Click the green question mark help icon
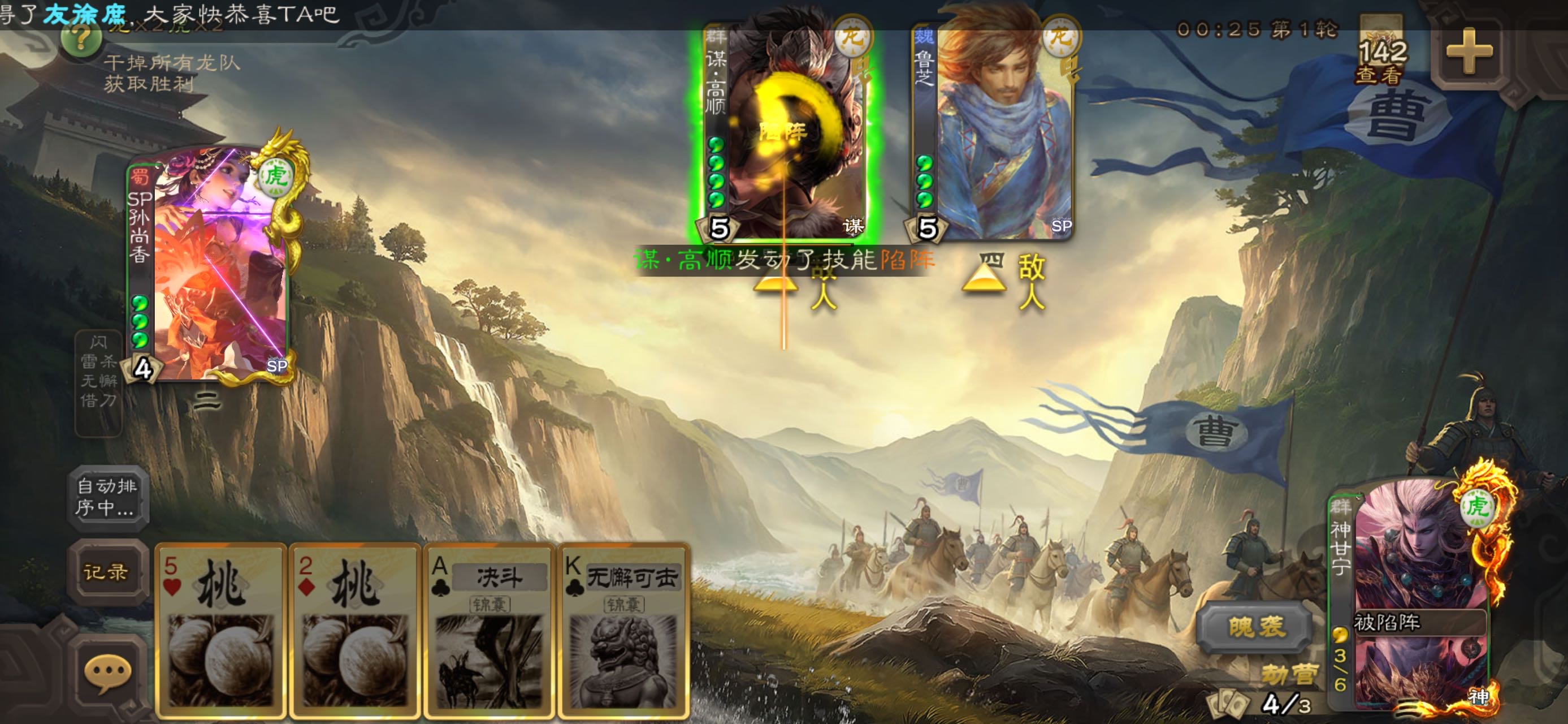Image resolution: width=1568 pixels, height=724 pixels. tap(81, 40)
